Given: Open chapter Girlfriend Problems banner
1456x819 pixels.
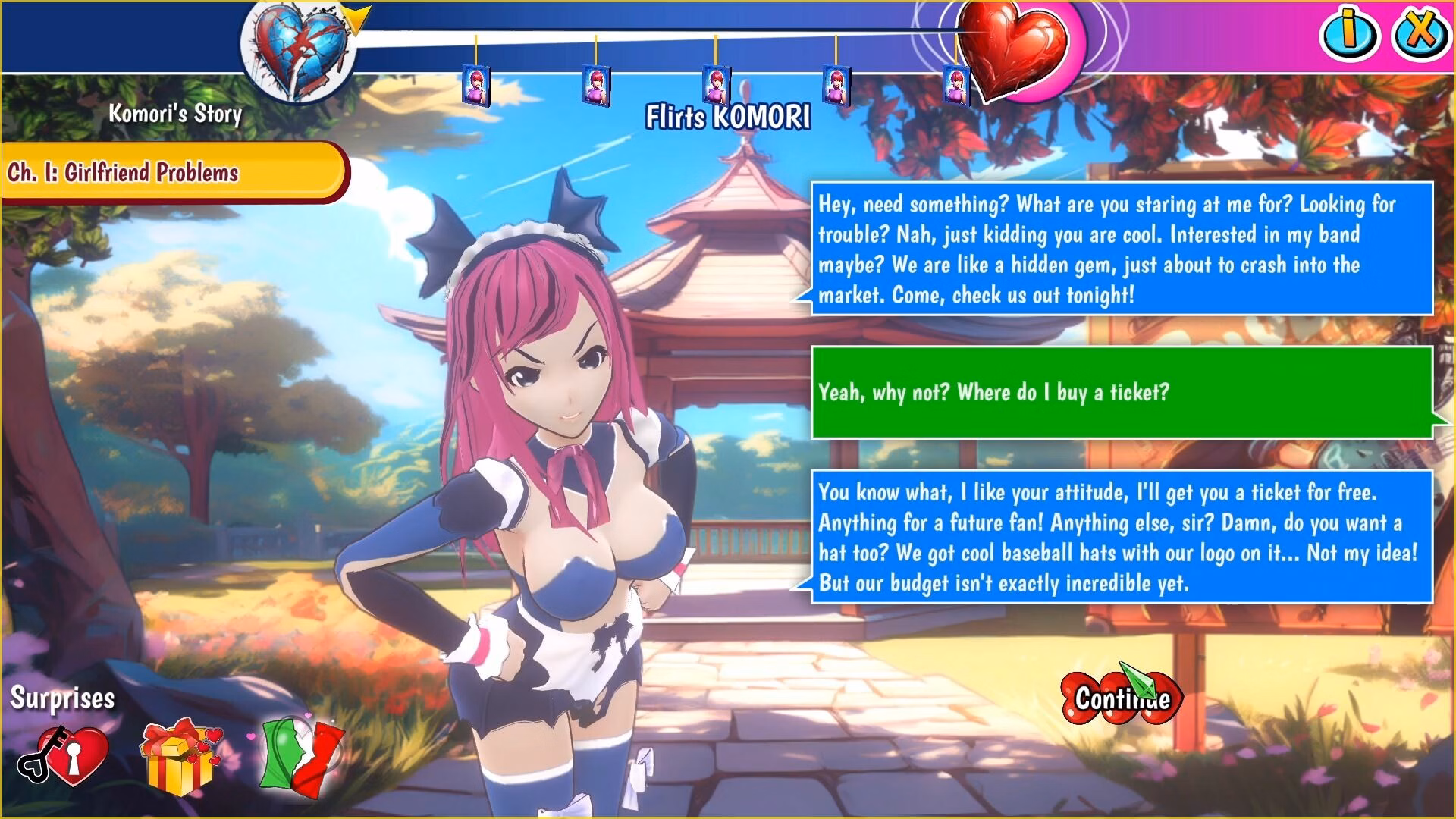Looking at the screenshot, I should (173, 172).
